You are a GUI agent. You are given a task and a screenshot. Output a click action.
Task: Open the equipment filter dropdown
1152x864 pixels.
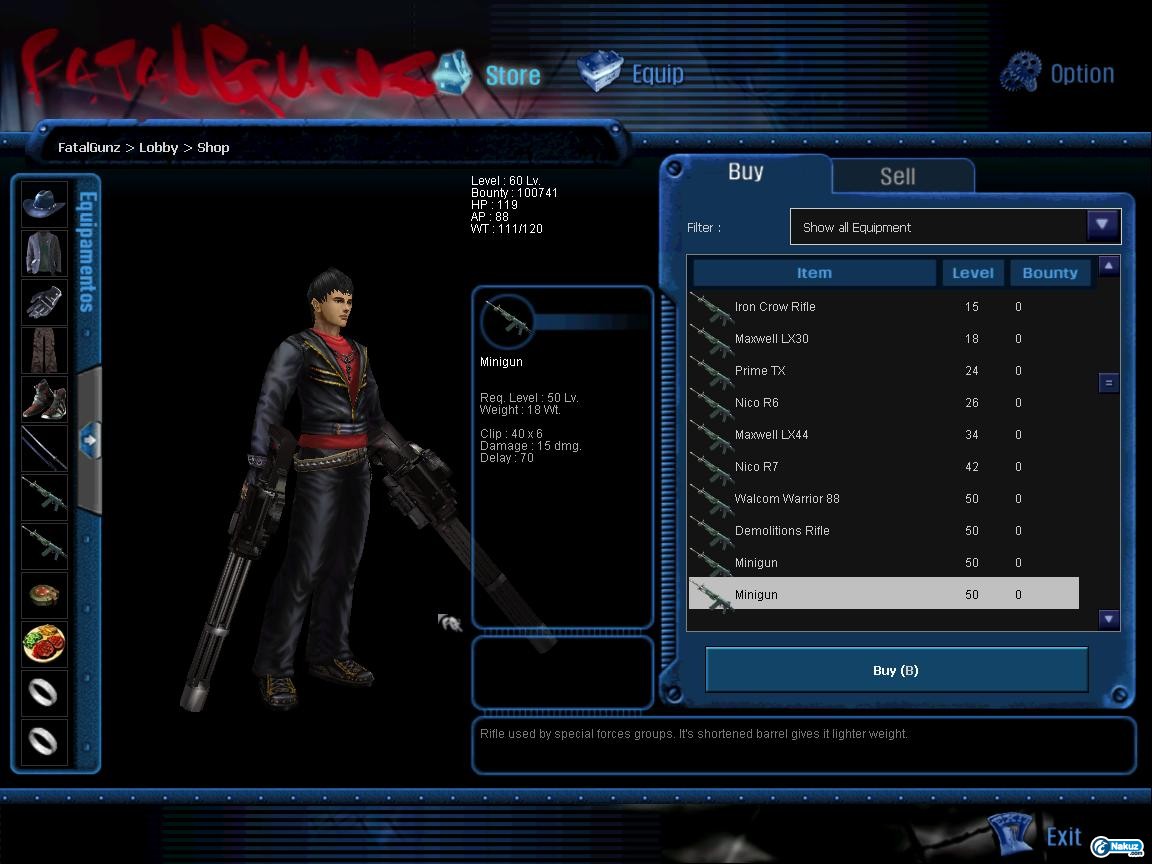1102,226
